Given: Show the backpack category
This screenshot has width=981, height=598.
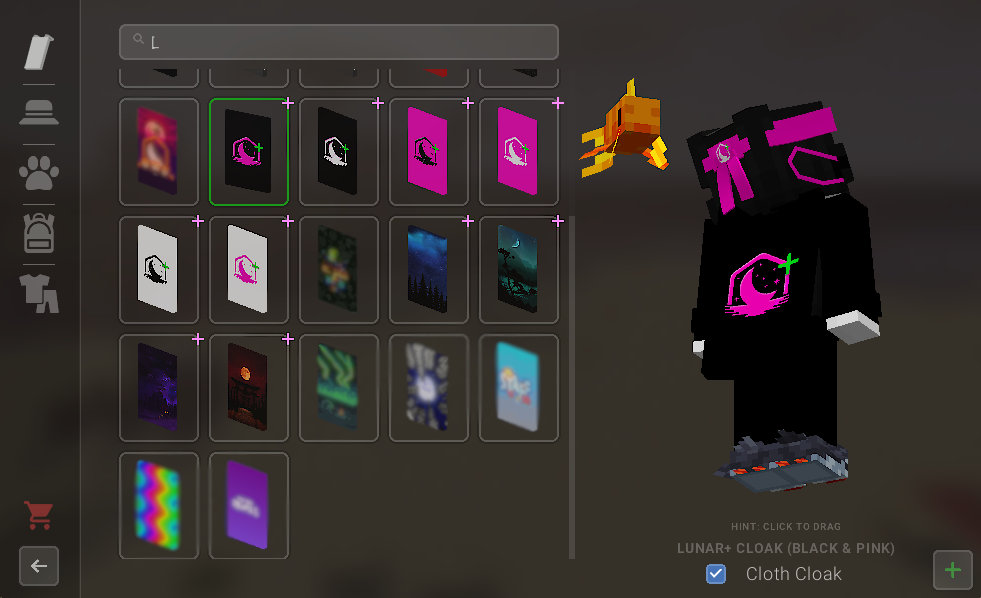Looking at the screenshot, I should coord(39,233).
